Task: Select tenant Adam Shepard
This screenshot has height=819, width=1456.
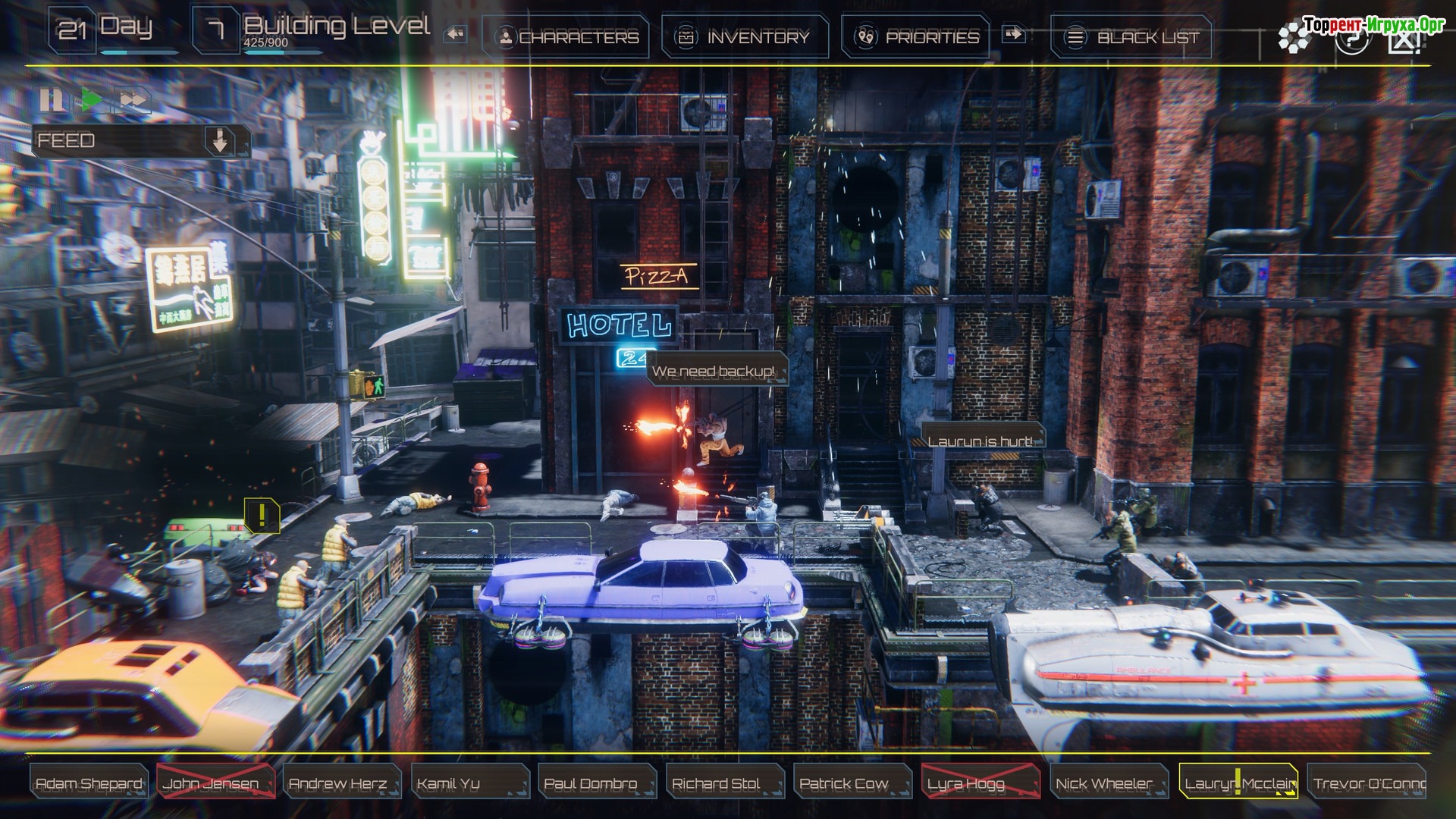Action: 89,783
